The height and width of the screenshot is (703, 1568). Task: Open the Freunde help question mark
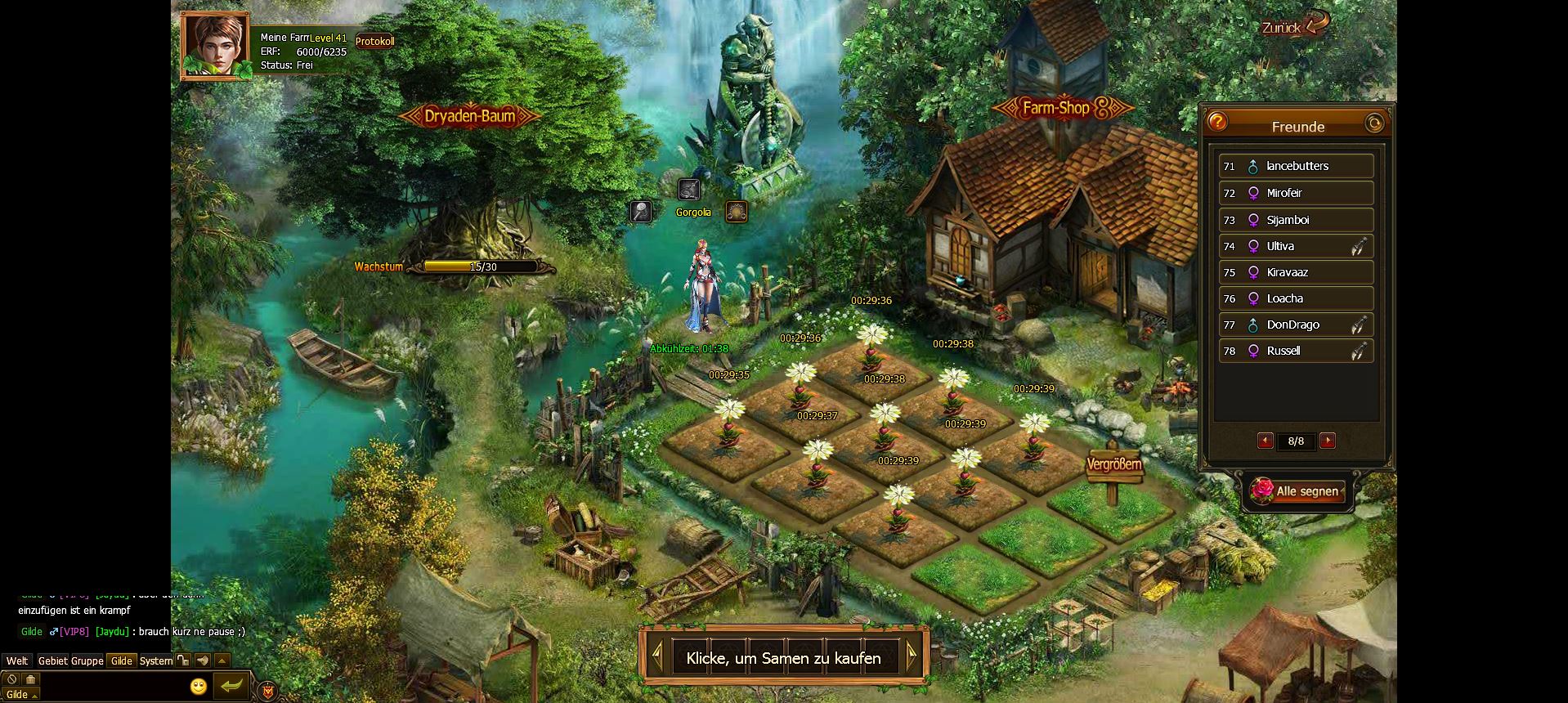coord(1217,123)
